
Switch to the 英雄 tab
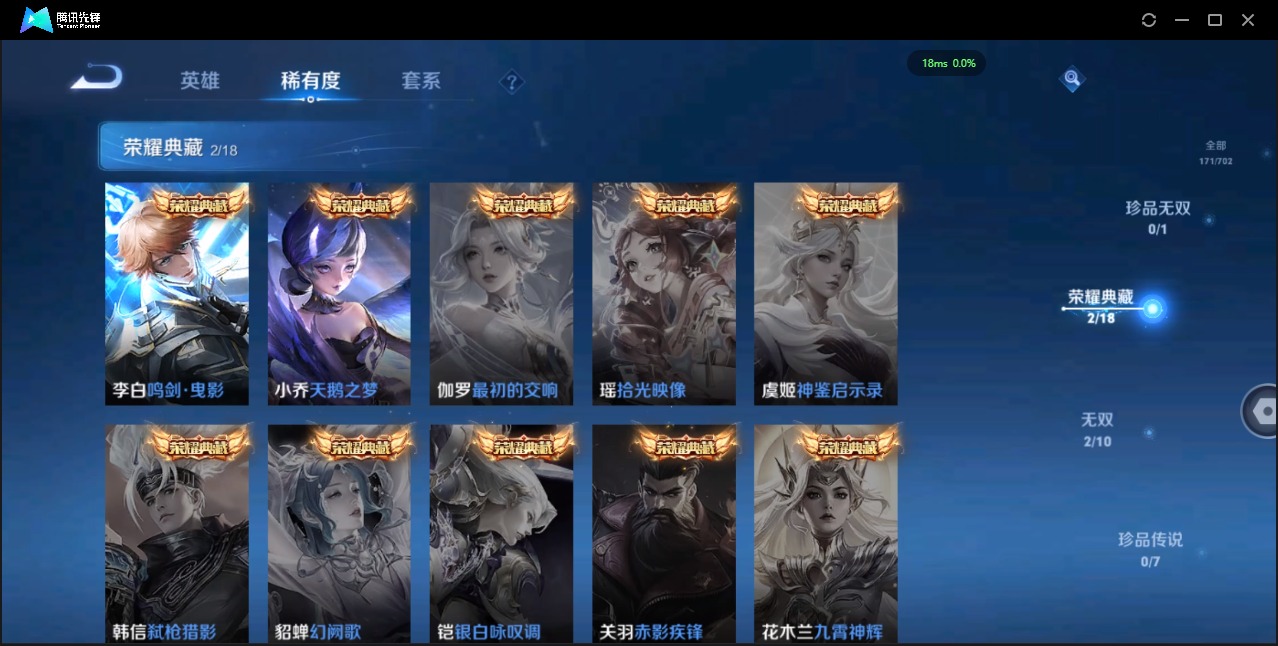[200, 81]
